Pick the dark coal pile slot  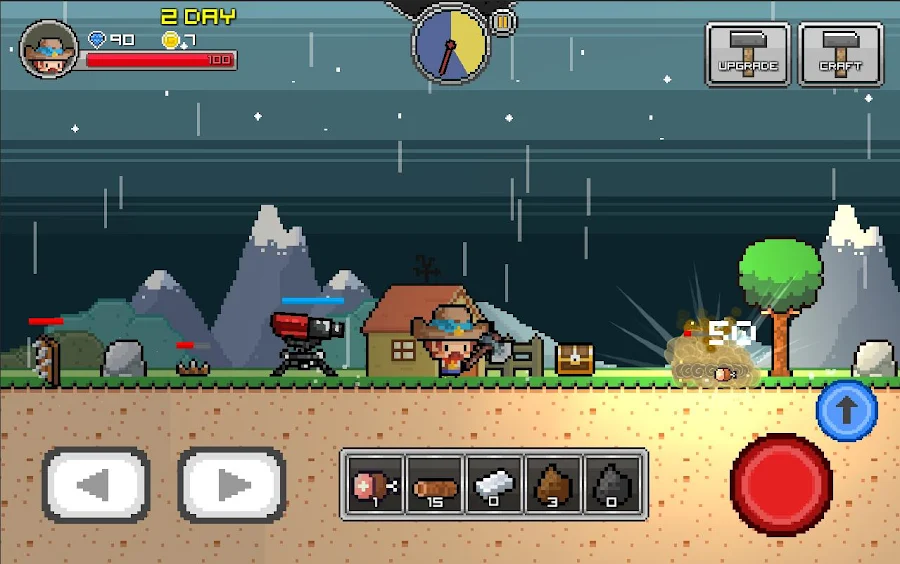pos(614,484)
